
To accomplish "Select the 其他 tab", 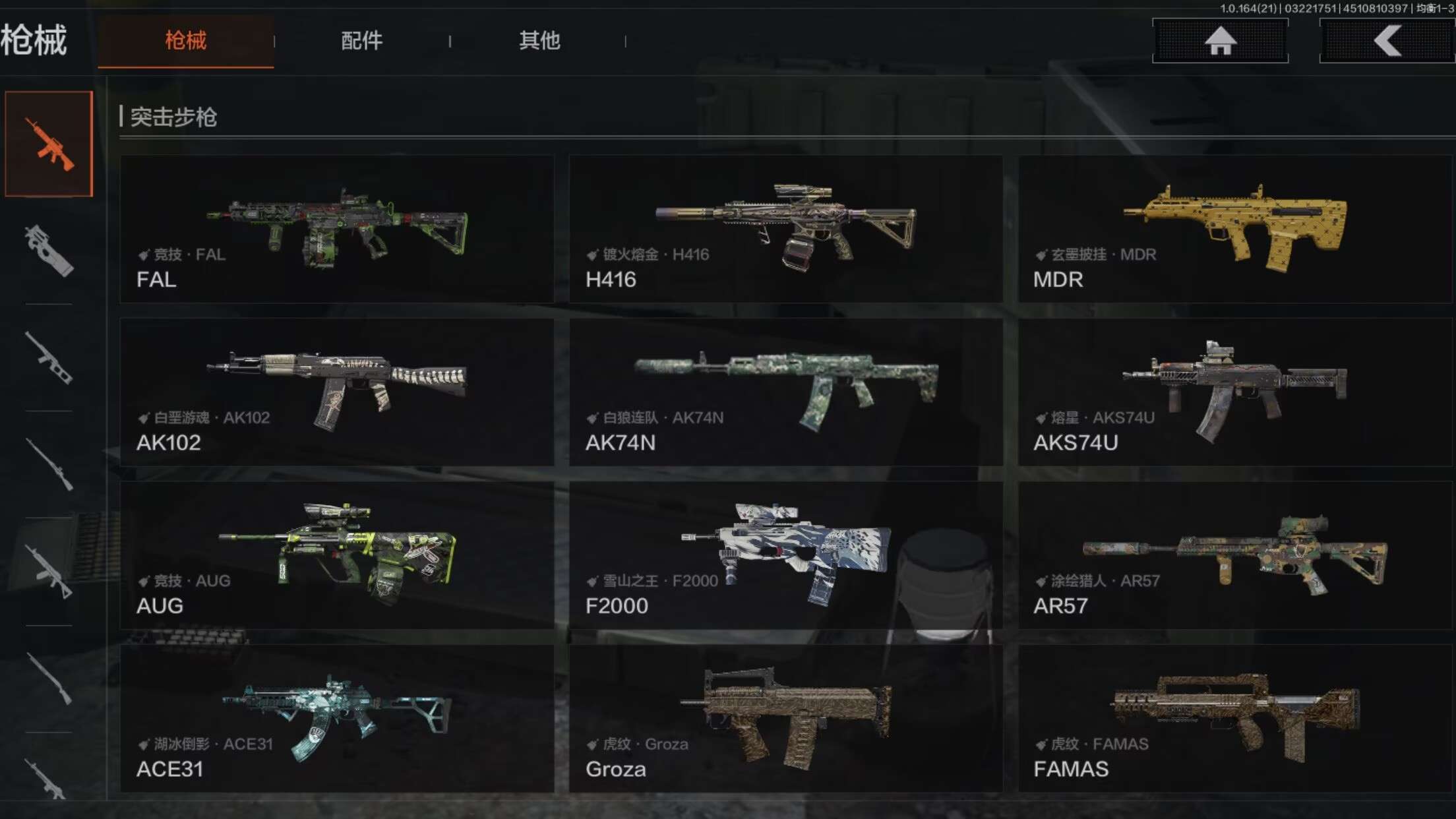I will [x=539, y=41].
